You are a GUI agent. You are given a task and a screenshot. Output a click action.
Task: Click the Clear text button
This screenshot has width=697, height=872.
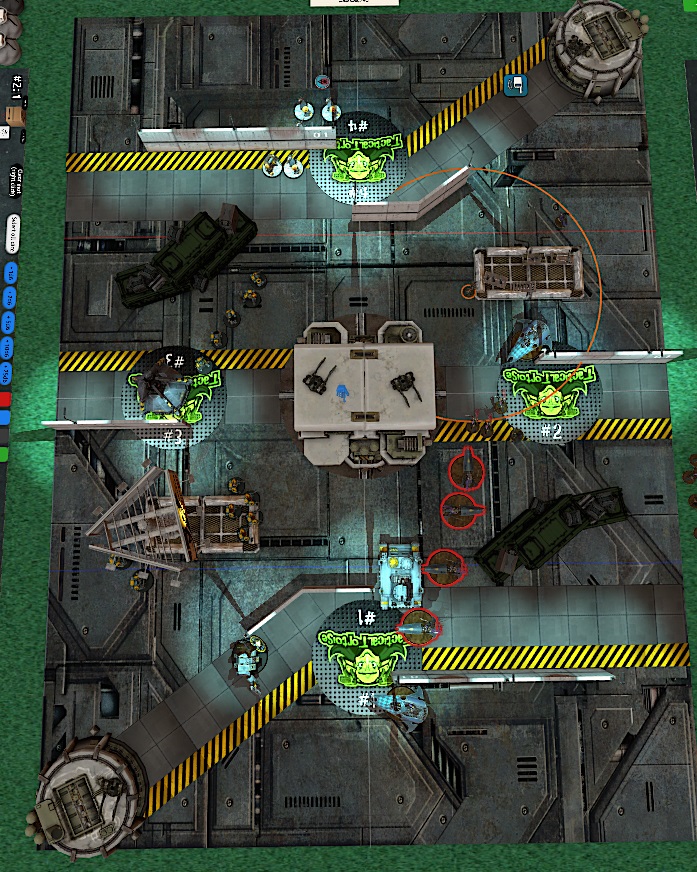tap(16, 178)
